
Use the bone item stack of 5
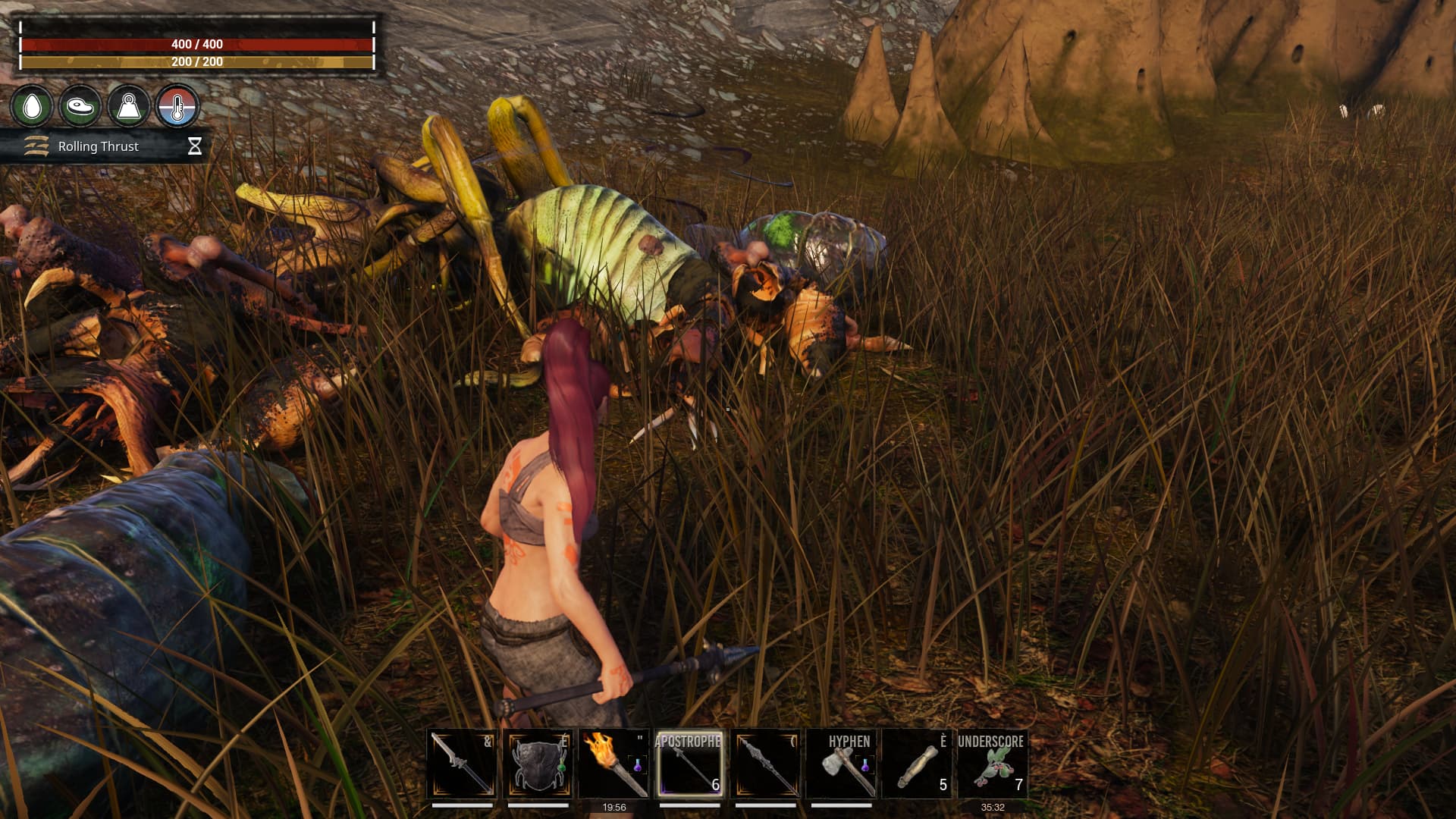tap(917, 763)
